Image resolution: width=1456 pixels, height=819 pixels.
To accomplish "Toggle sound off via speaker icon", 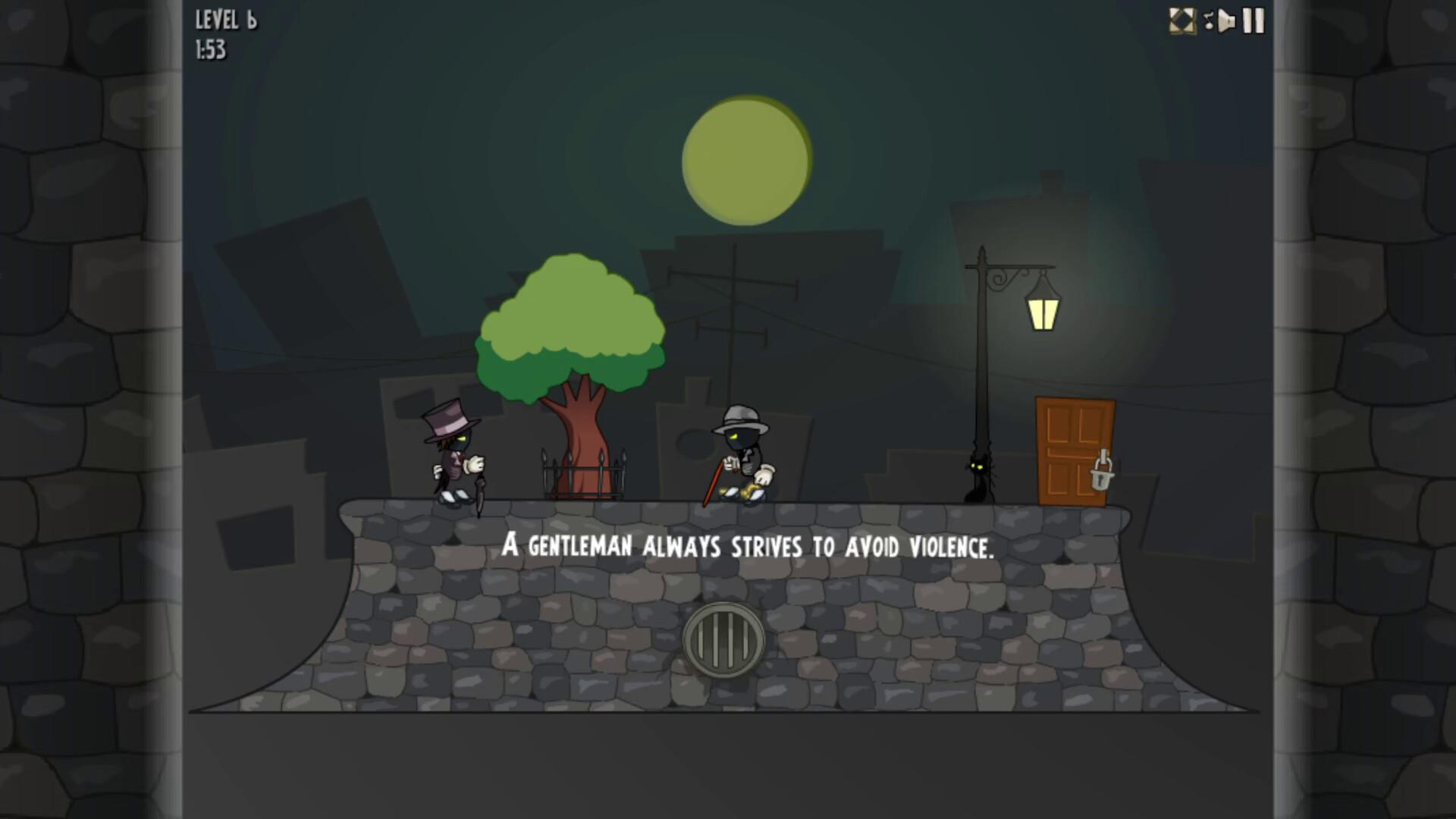I will pos(1226,20).
